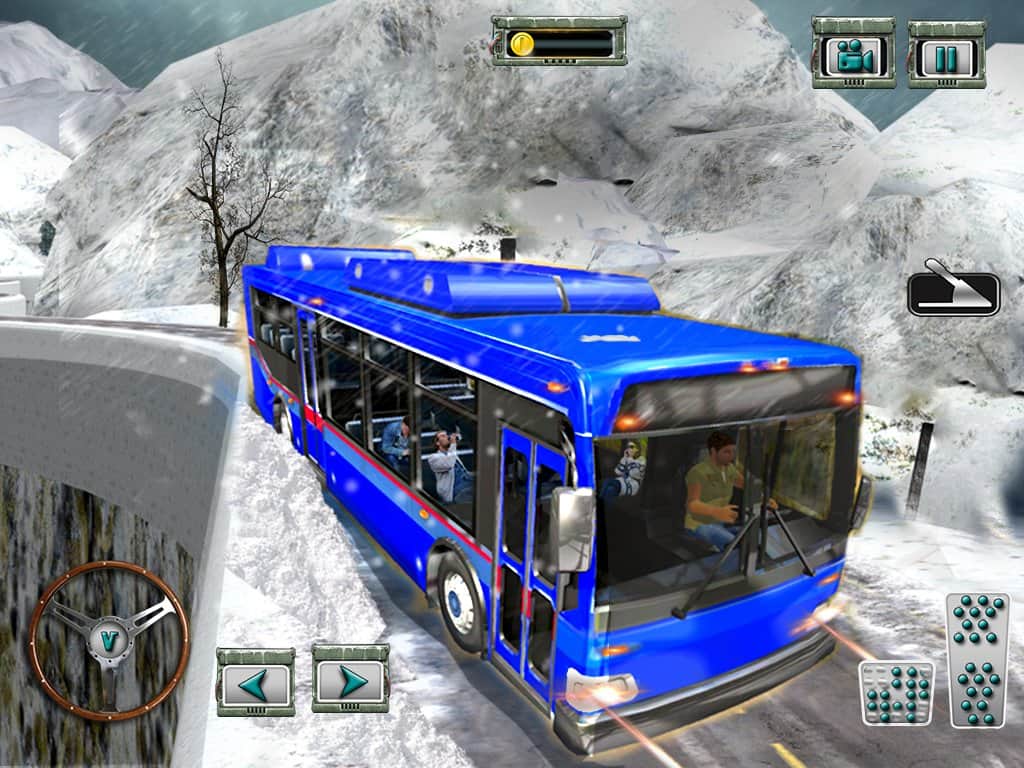
Task: Hit the brake pedal
Action: coord(896,692)
